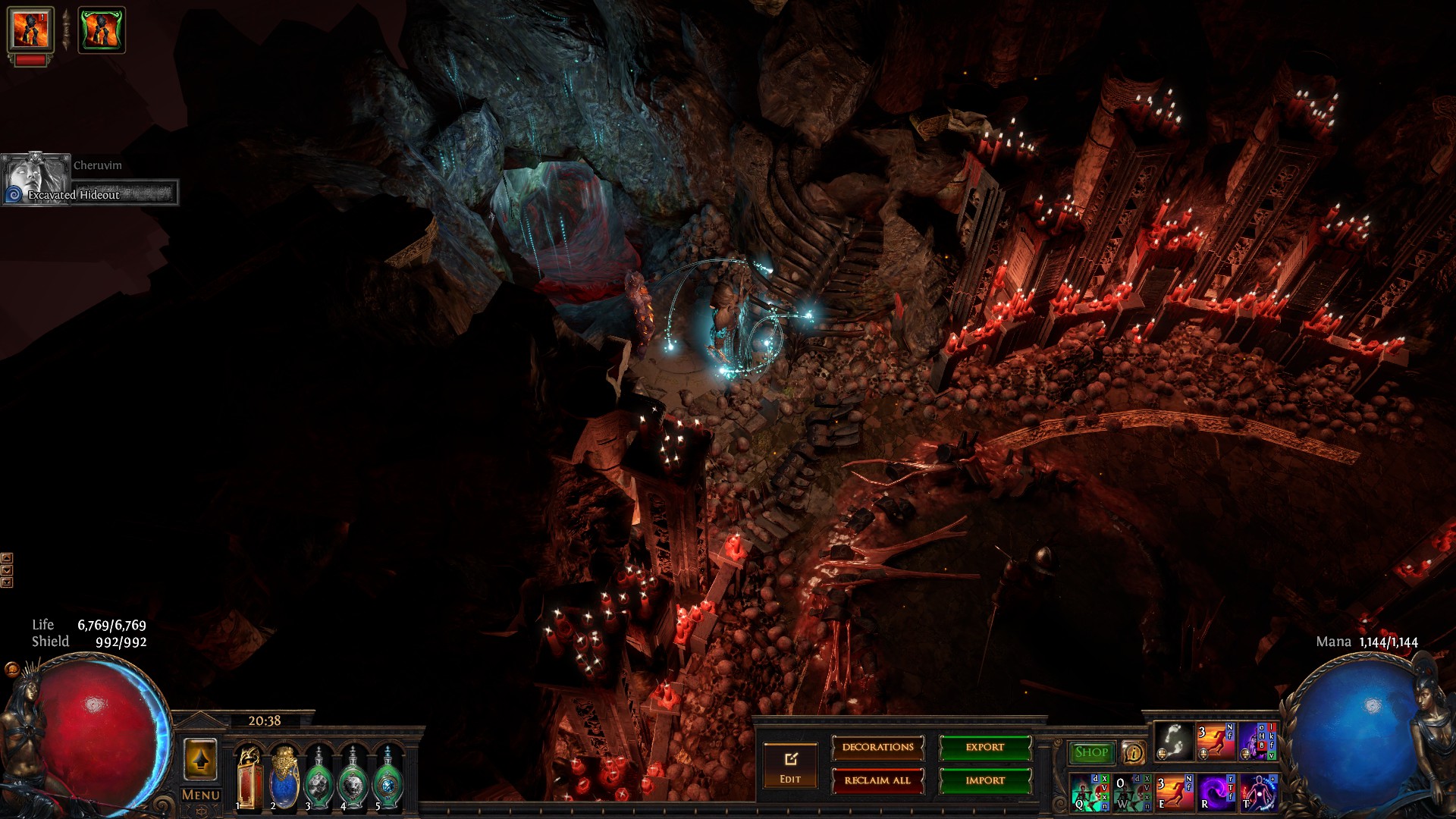Activate the skeleton skill bound to Q

[1090, 792]
